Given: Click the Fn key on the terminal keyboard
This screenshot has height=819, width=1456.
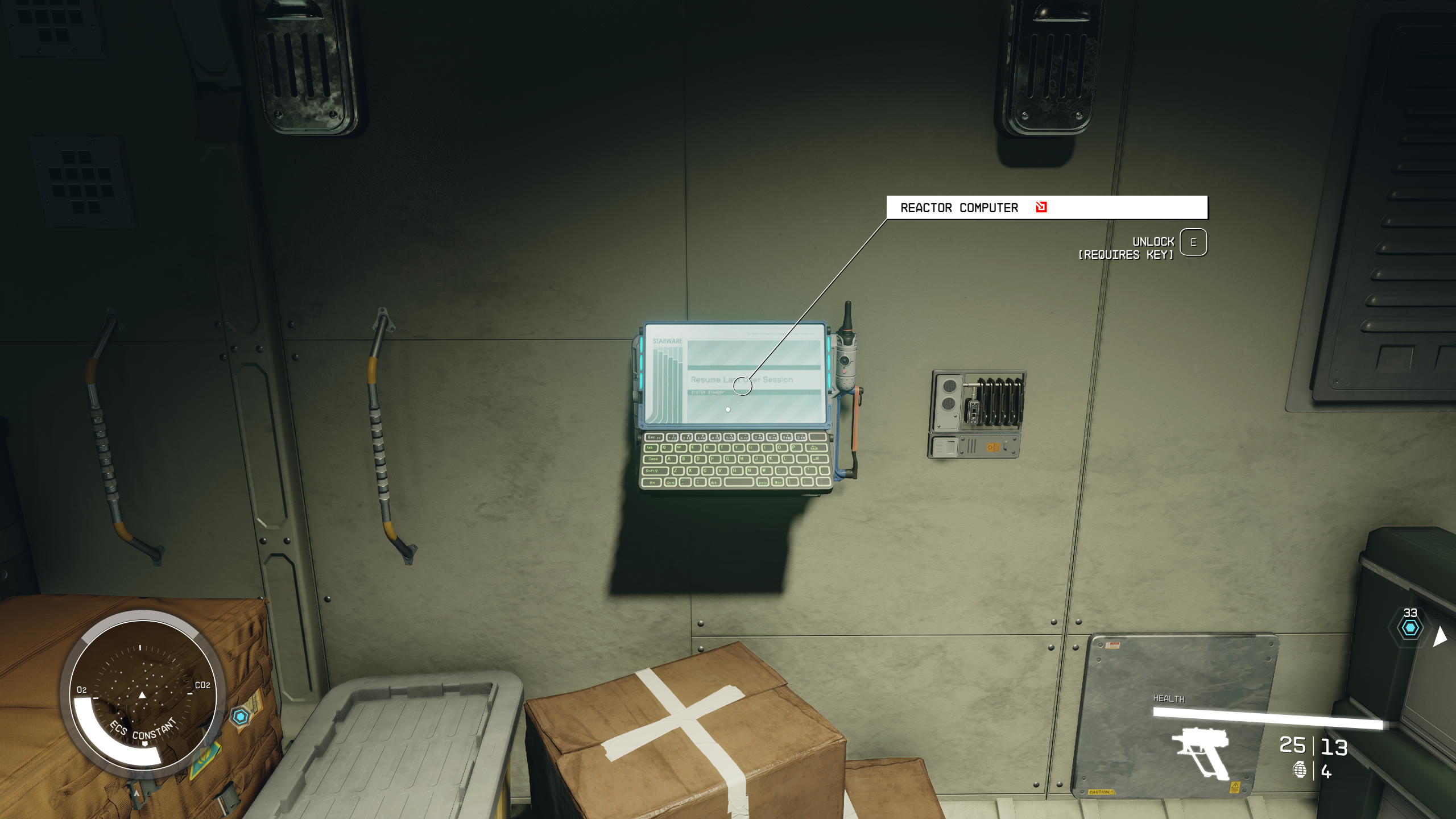Looking at the screenshot, I should (652, 482).
